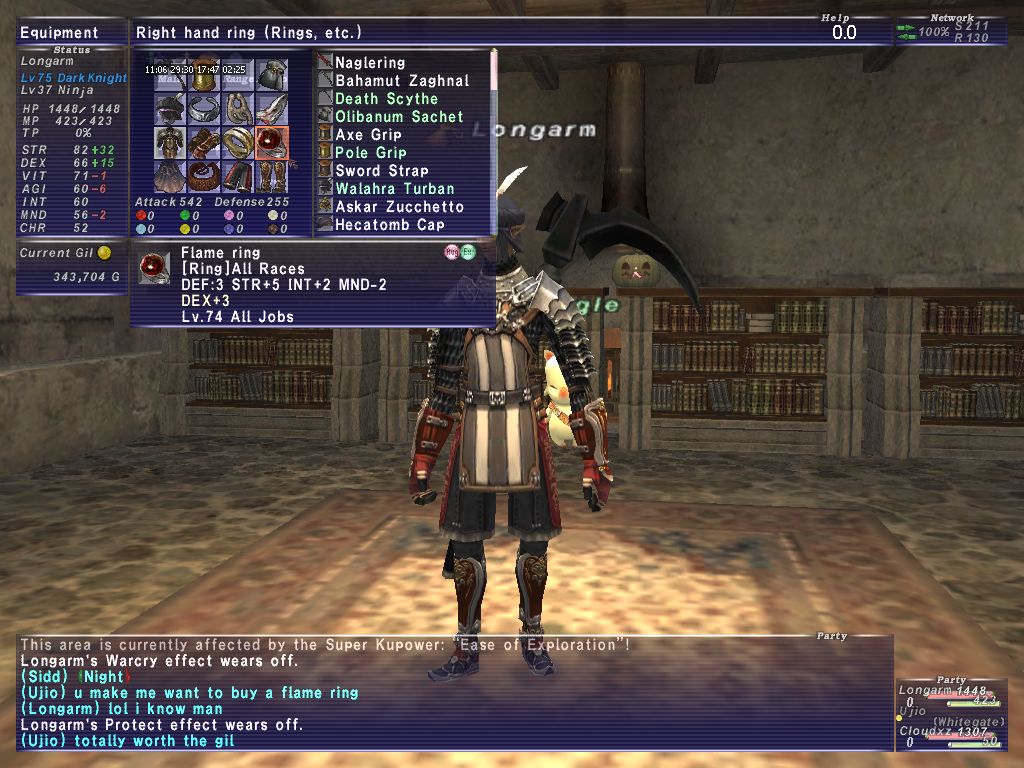The image size is (1024, 768).
Task: Select the feet greaves equipment slot
Action: pyautogui.click(x=271, y=177)
